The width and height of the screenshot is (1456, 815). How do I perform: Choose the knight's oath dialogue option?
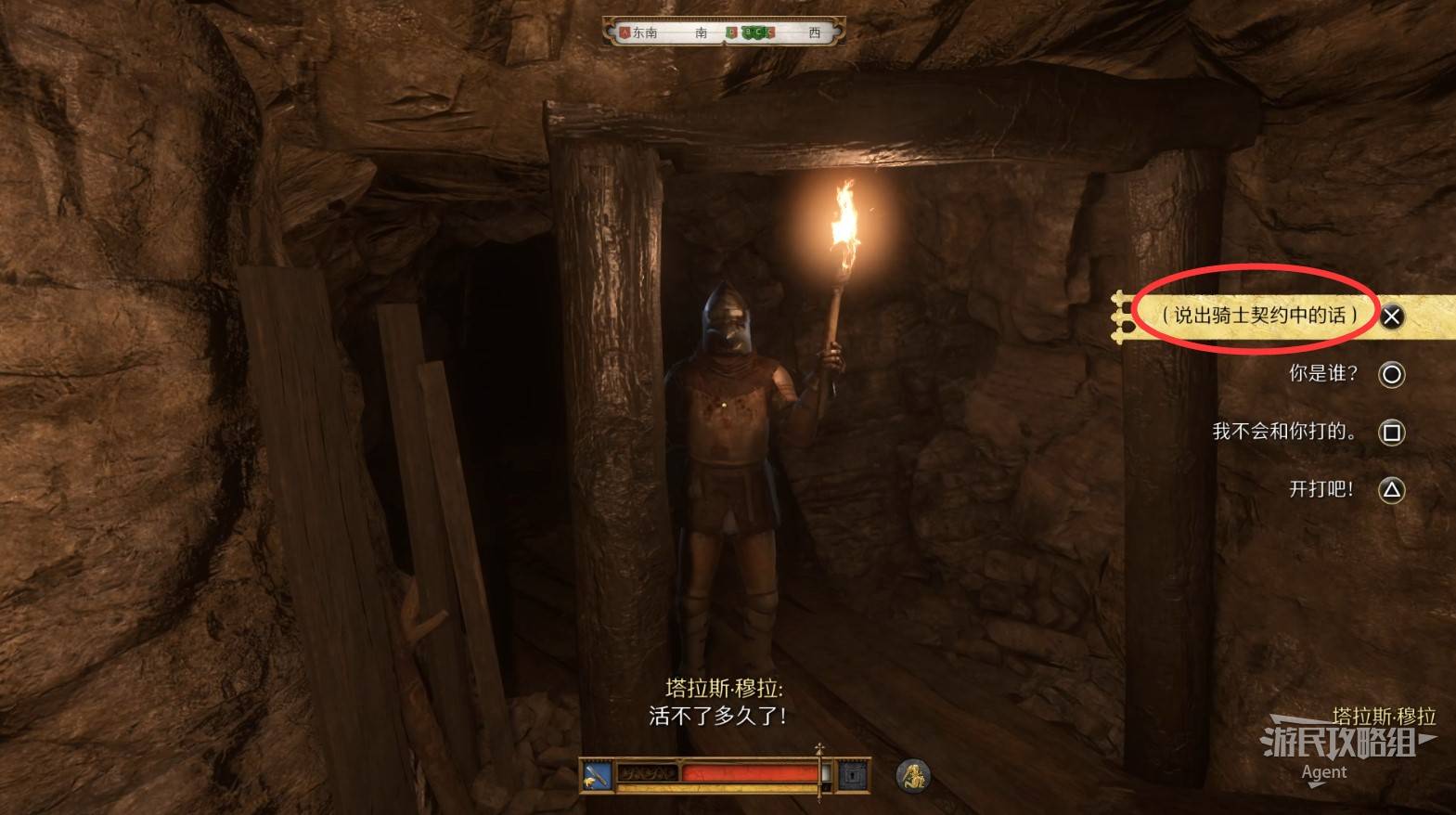point(1258,316)
